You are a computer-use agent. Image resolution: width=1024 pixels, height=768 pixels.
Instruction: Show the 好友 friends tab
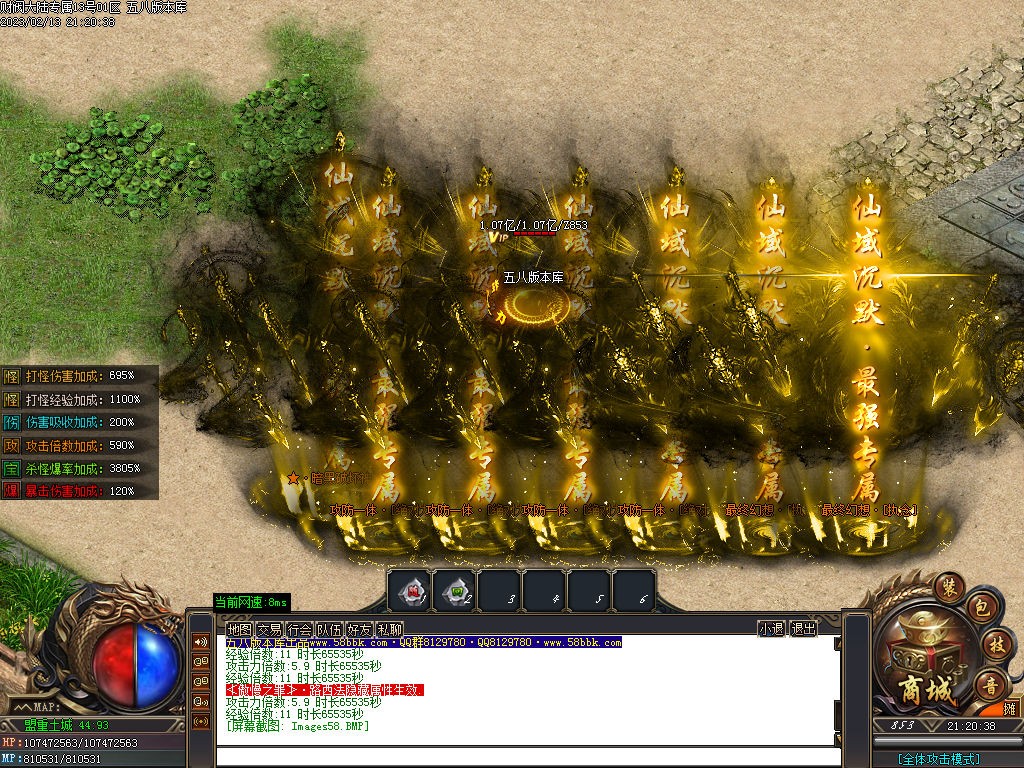point(359,629)
